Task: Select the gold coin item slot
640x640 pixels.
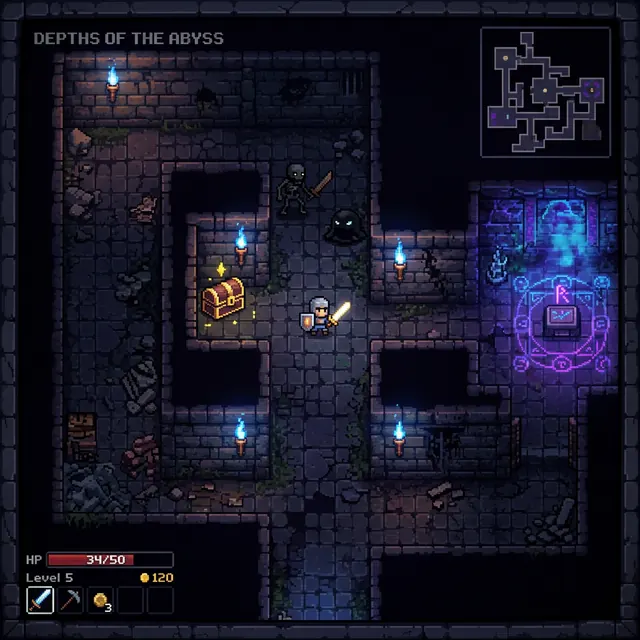Action: (100, 600)
